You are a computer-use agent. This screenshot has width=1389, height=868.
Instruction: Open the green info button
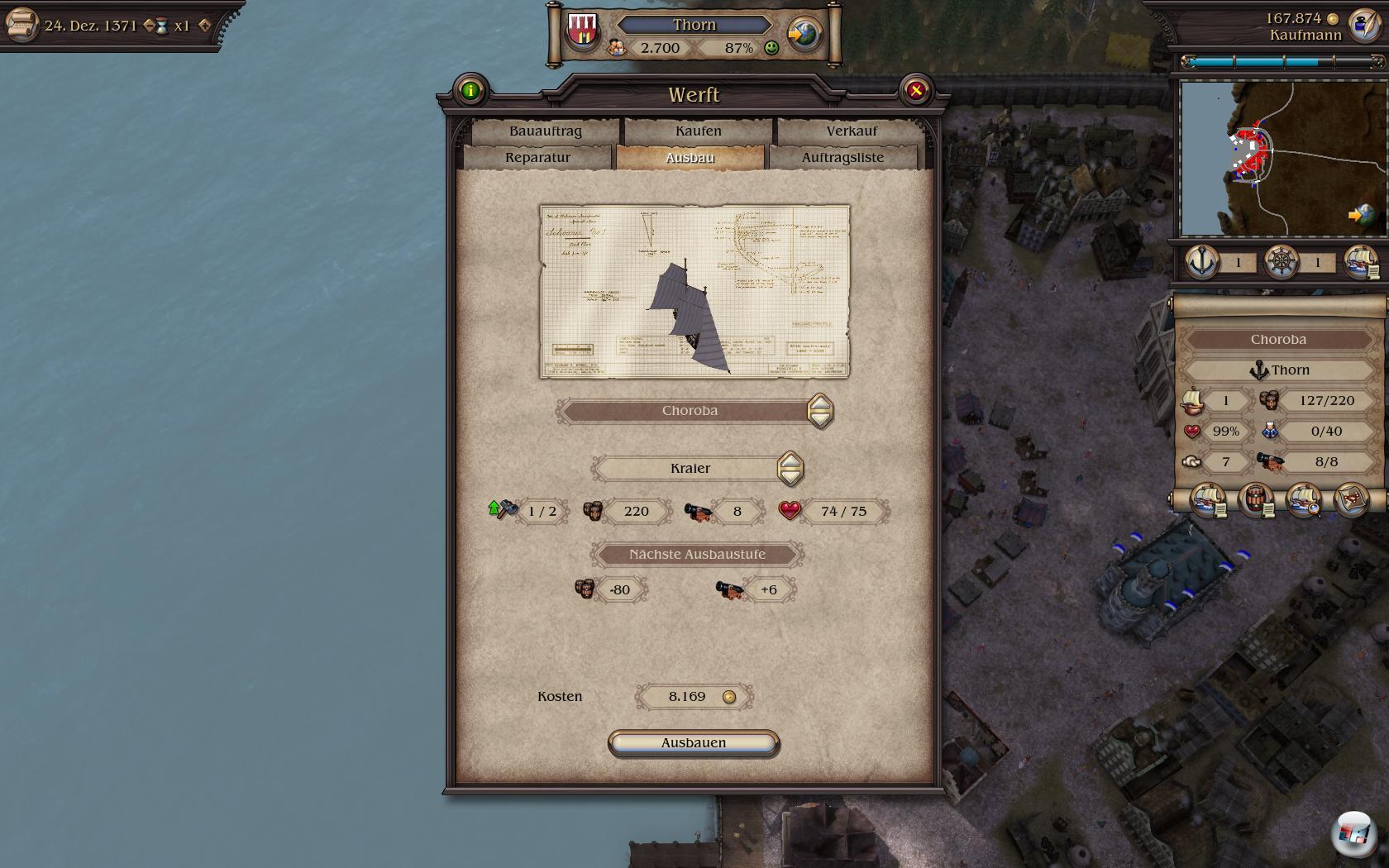(470, 91)
